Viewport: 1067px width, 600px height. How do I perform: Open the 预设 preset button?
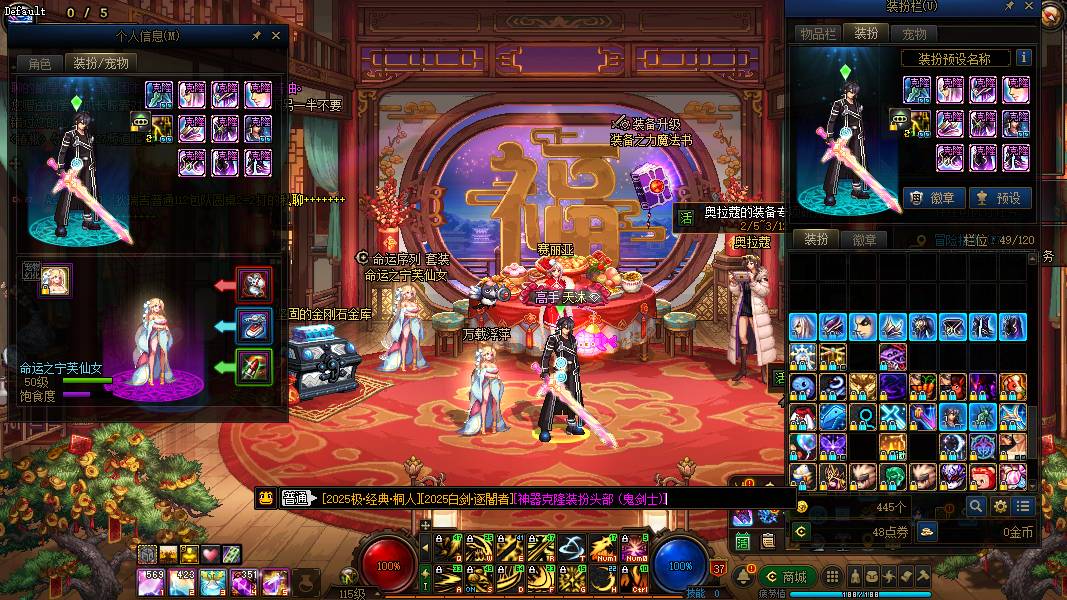pos(998,198)
